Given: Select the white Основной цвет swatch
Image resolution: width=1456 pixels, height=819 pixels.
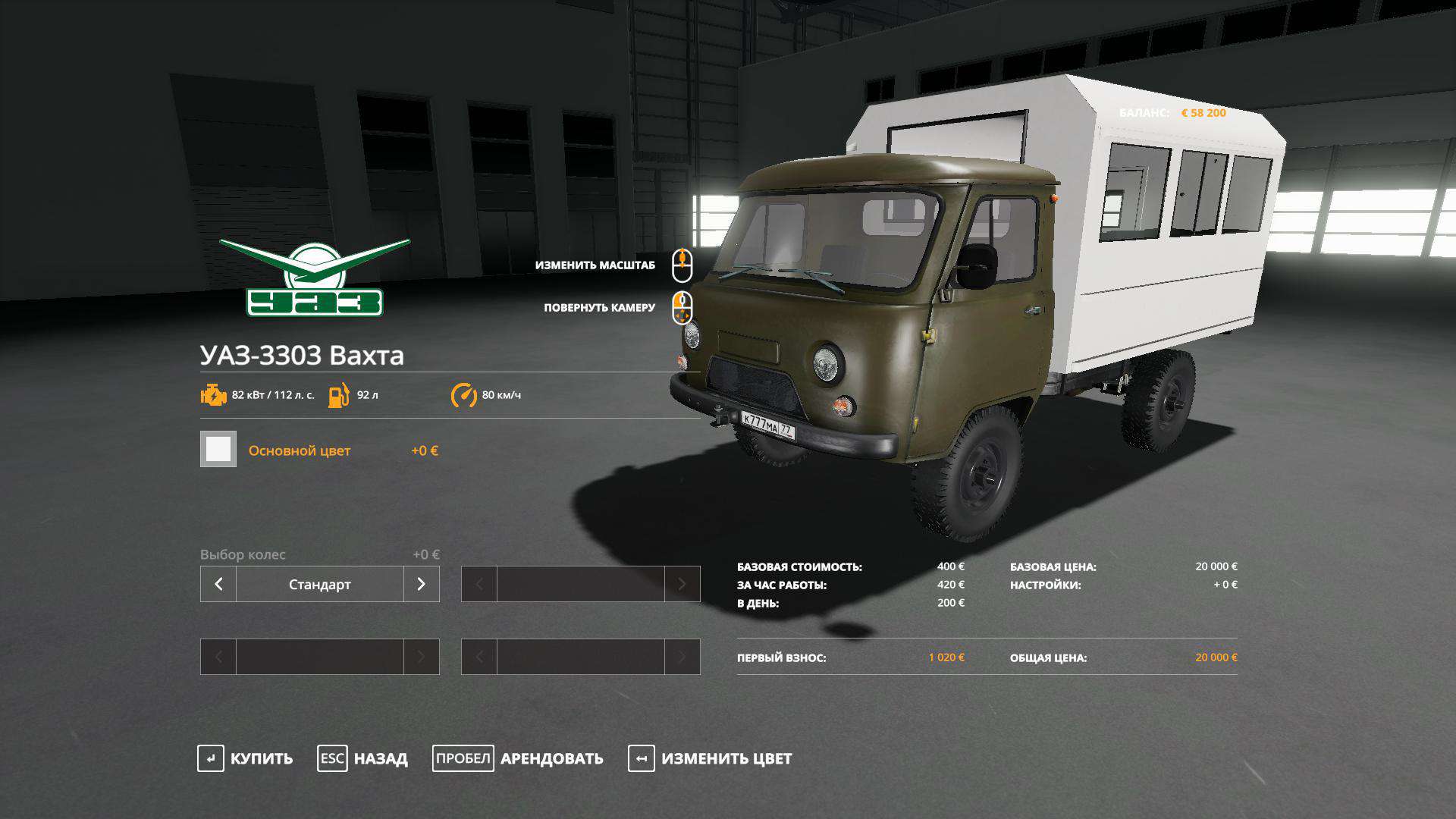Looking at the screenshot, I should coord(218,450).
